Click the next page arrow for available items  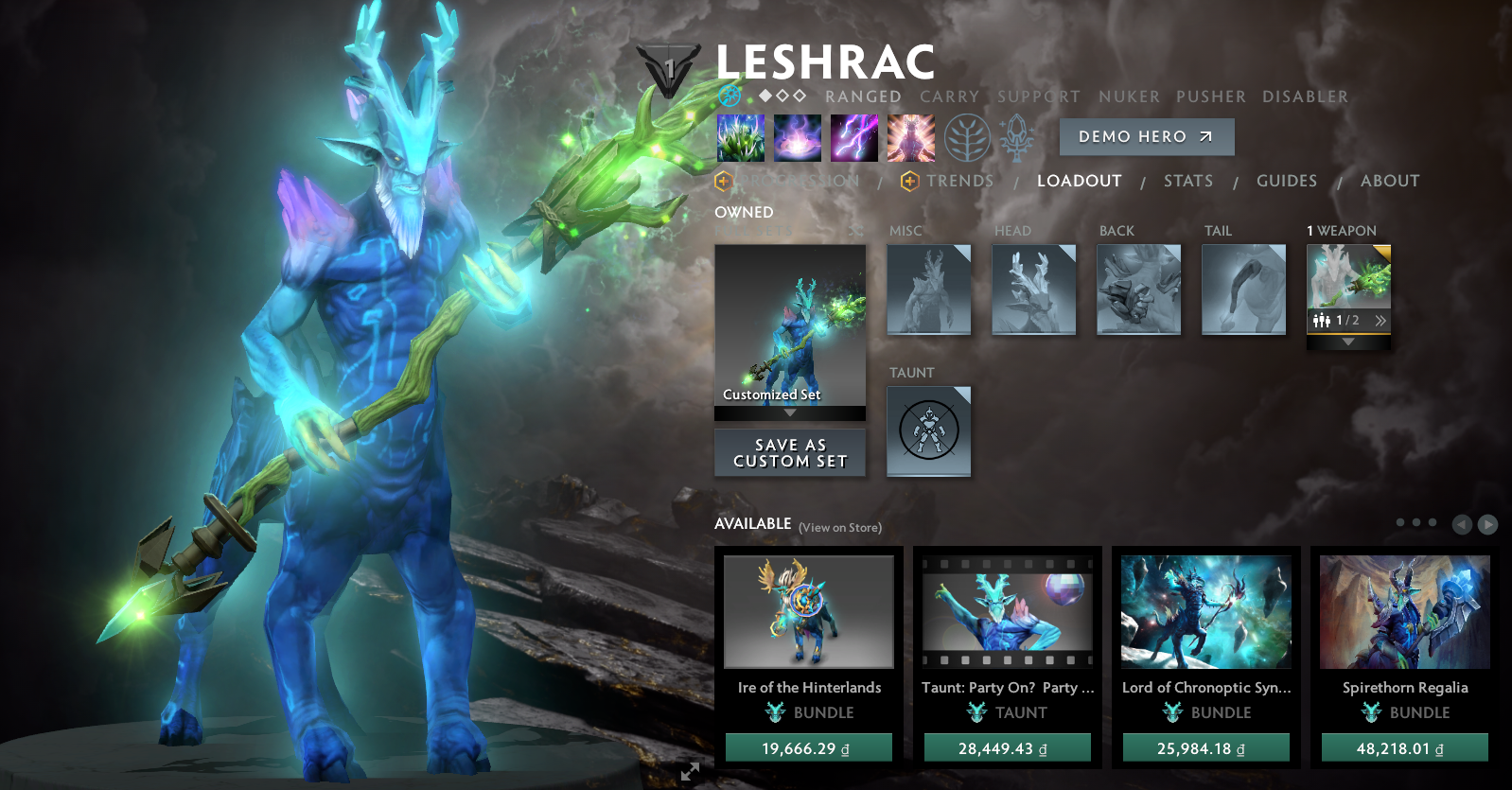[1487, 522]
